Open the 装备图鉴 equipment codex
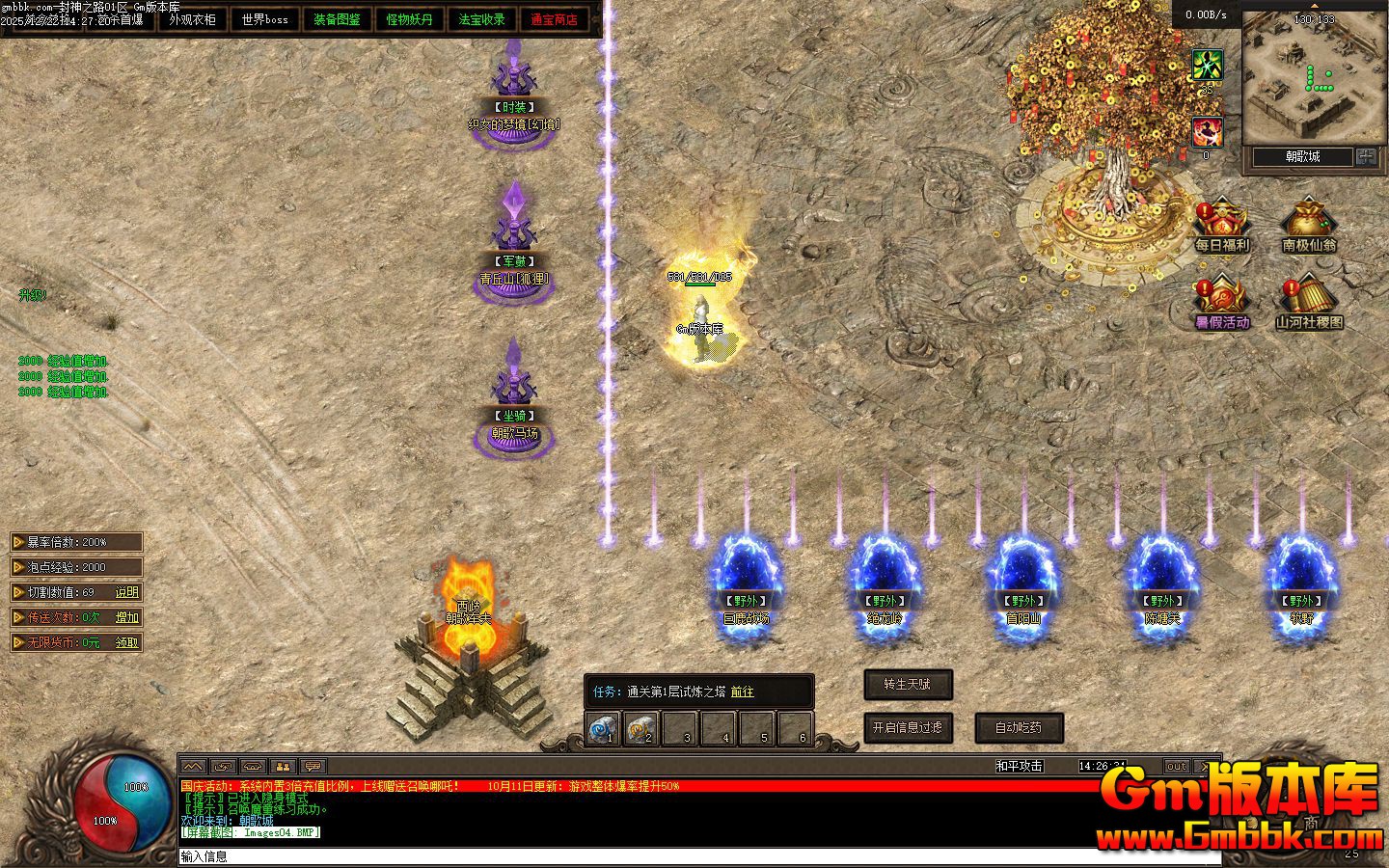Image resolution: width=1389 pixels, height=868 pixels. [x=337, y=19]
